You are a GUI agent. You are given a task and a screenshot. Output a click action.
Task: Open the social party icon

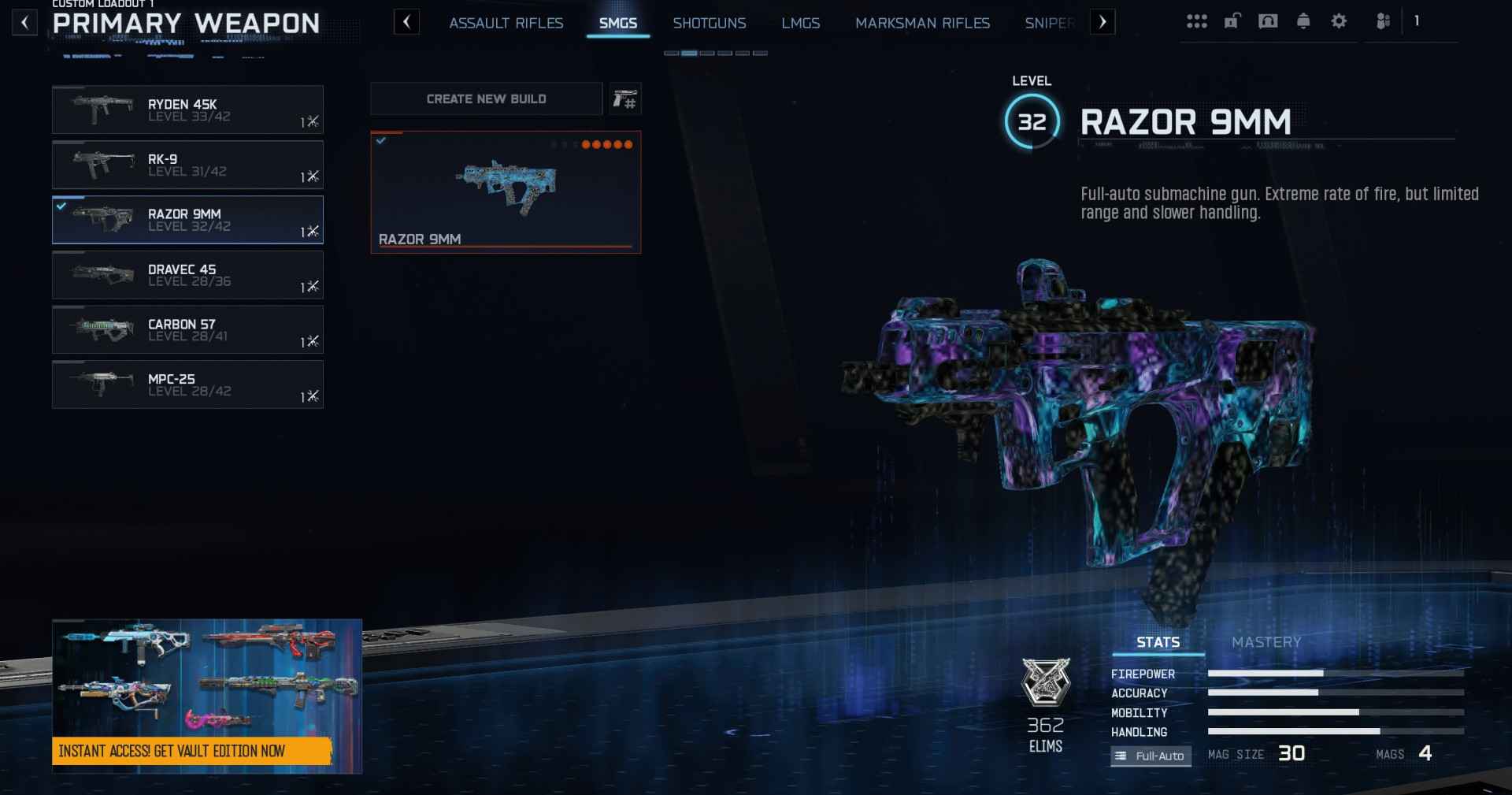[x=1383, y=21]
